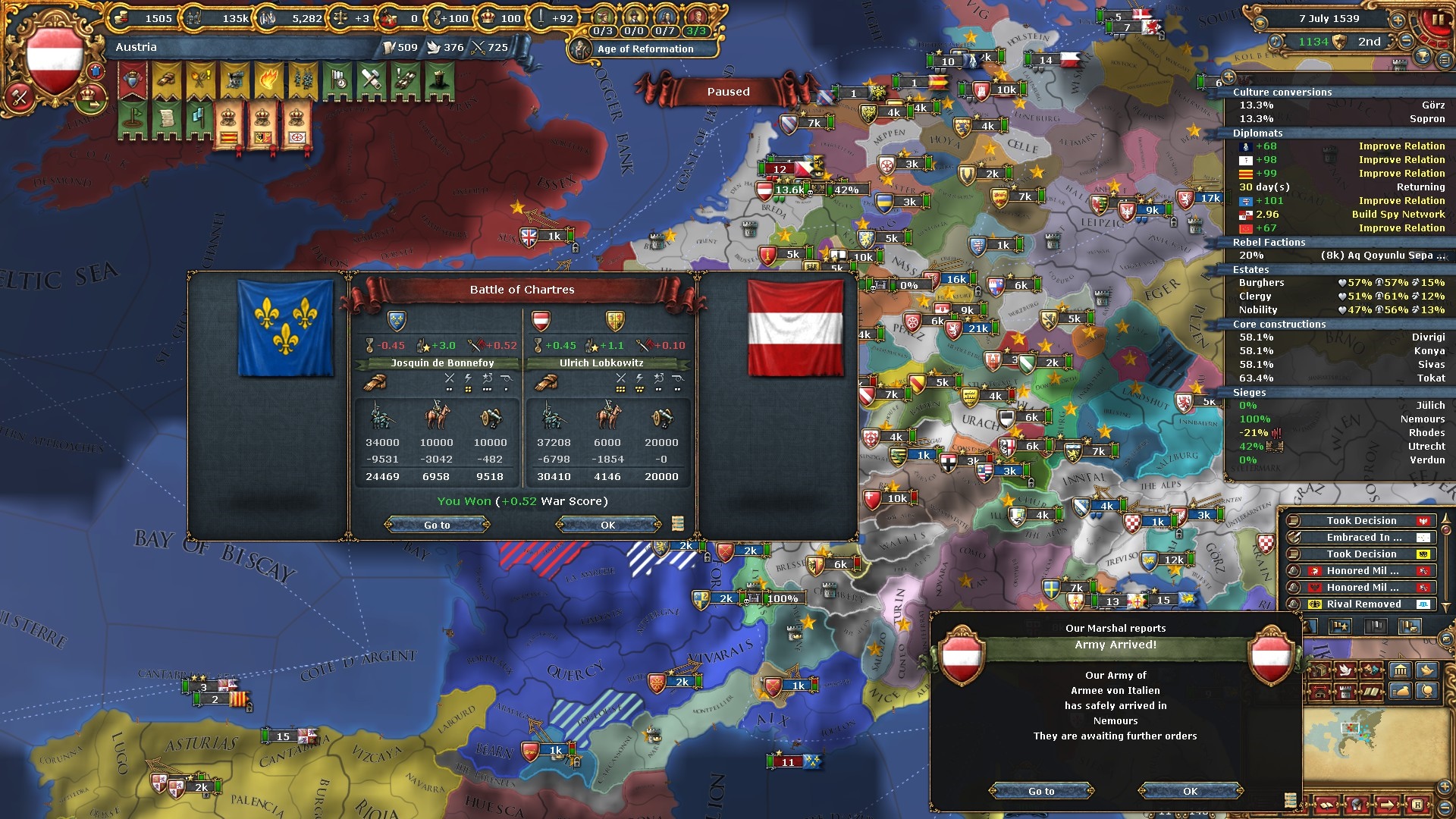Click Go to in the Army Arrived message
The width and height of the screenshot is (1456, 819).
(1041, 791)
